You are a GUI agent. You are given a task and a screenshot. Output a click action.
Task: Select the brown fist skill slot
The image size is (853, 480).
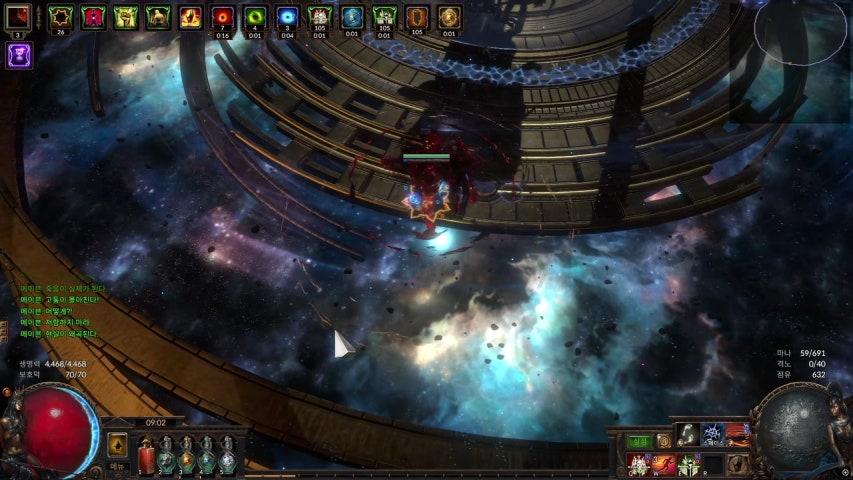click(739, 464)
